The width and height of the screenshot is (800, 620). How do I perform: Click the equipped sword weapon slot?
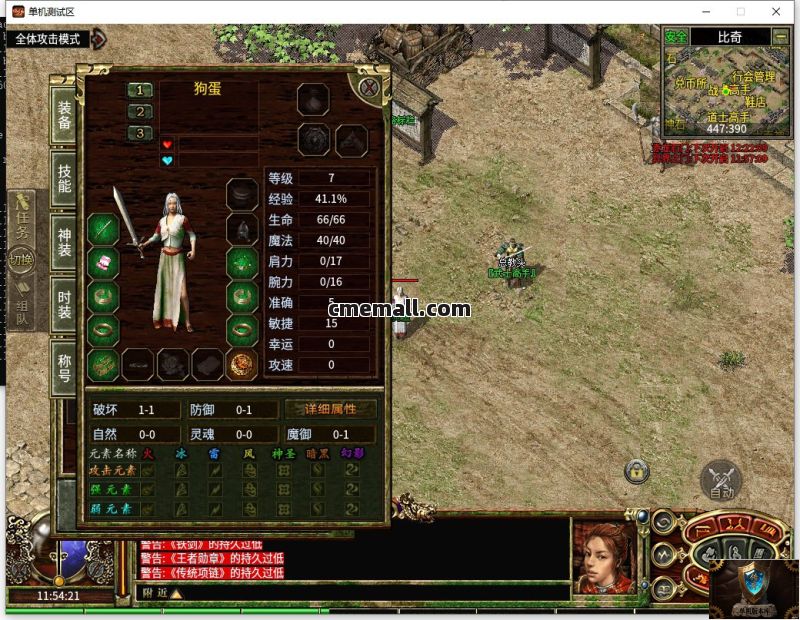tap(104, 229)
